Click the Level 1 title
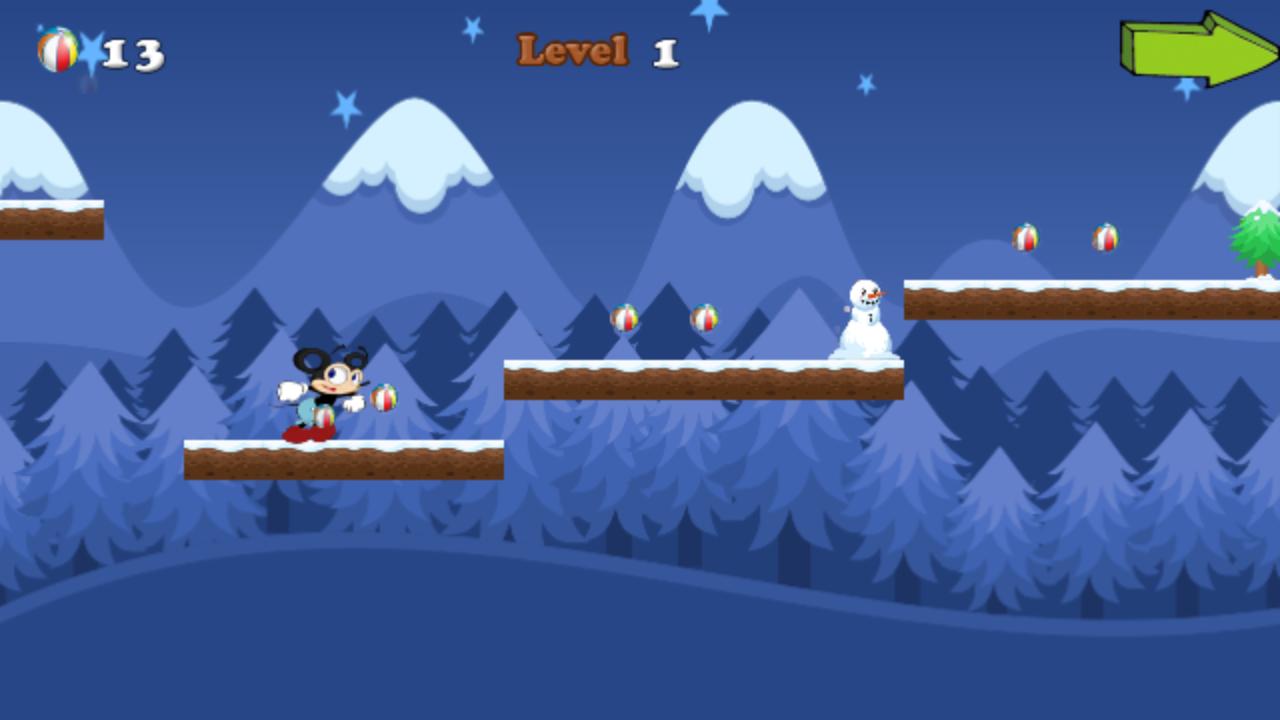This screenshot has width=1280, height=720. [x=596, y=50]
